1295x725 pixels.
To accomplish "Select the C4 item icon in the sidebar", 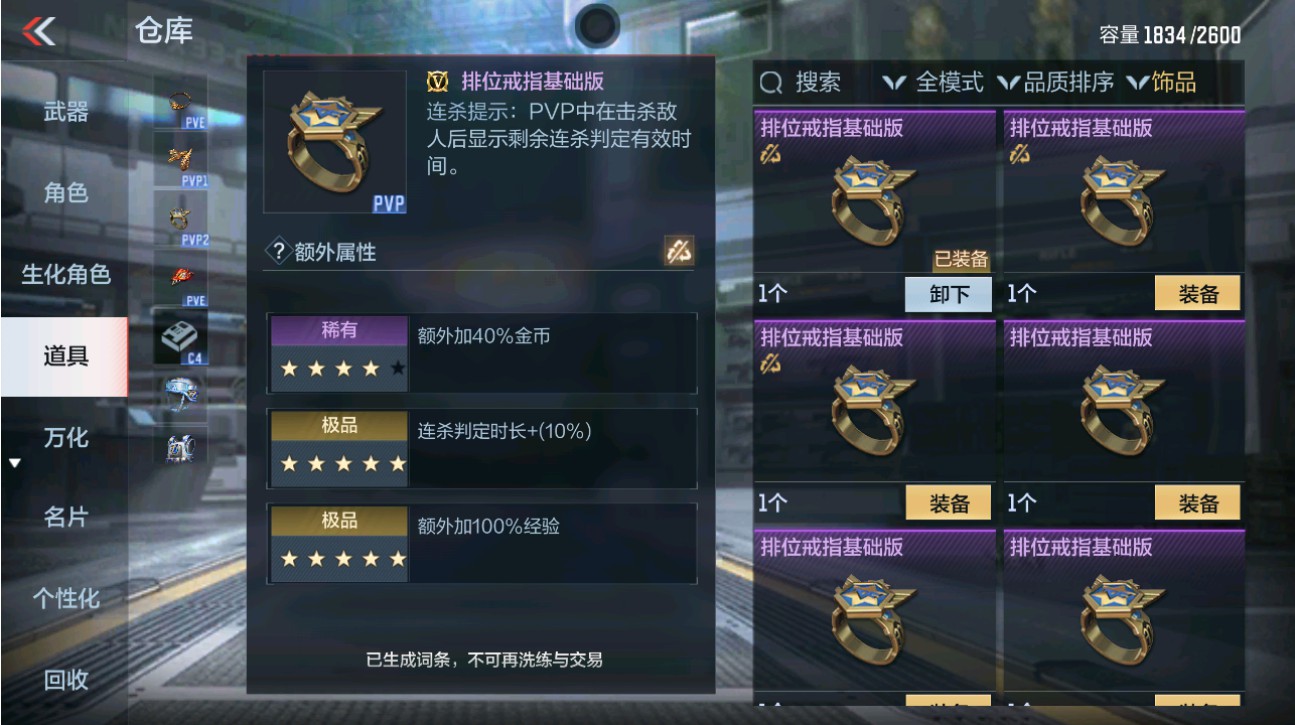I will point(178,334).
